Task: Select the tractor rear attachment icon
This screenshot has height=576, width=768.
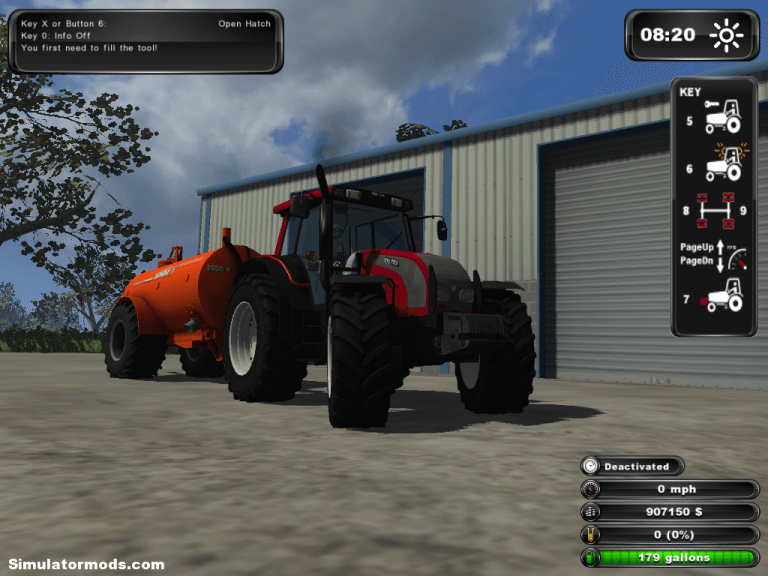Action: (x=720, y=297)
